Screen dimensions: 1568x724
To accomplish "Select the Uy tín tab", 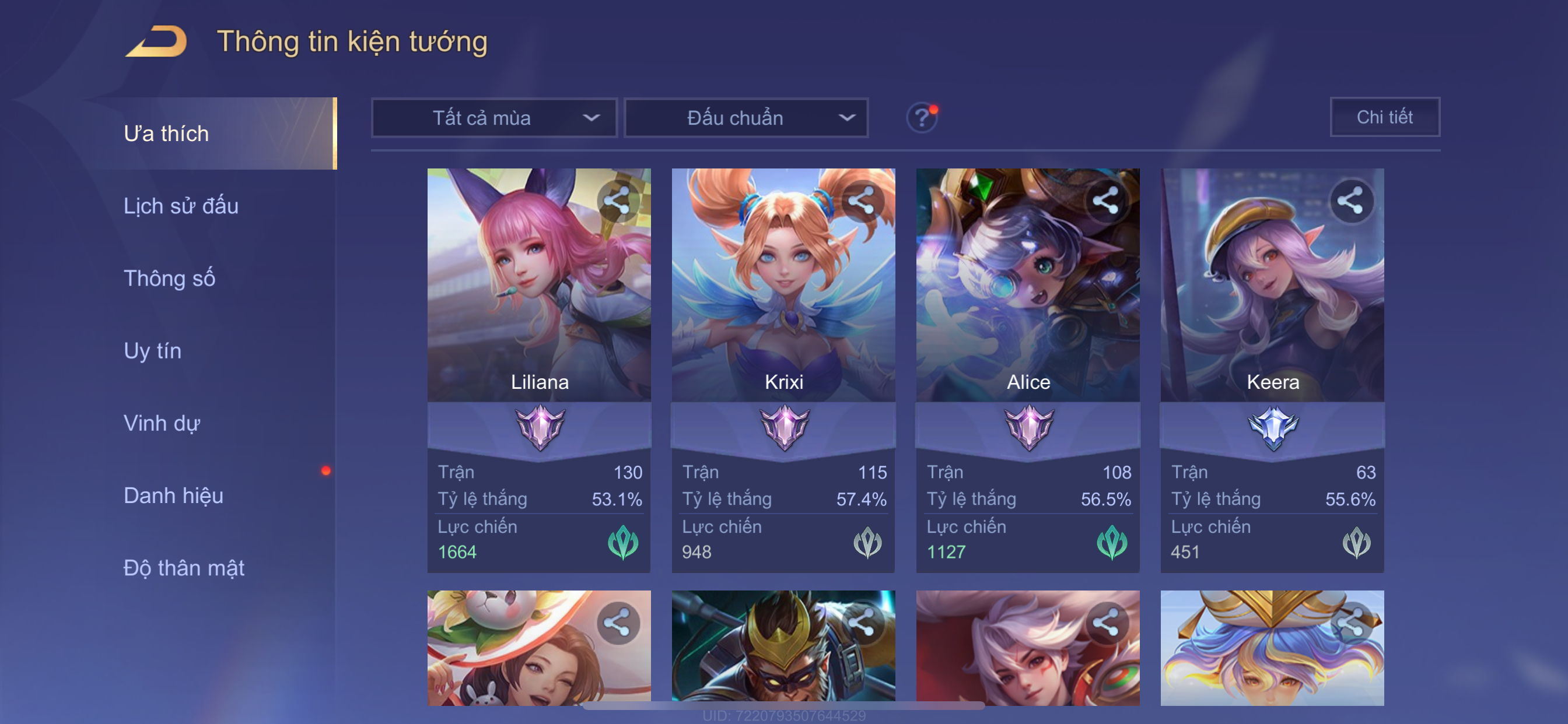I will (x=152, y=351).
